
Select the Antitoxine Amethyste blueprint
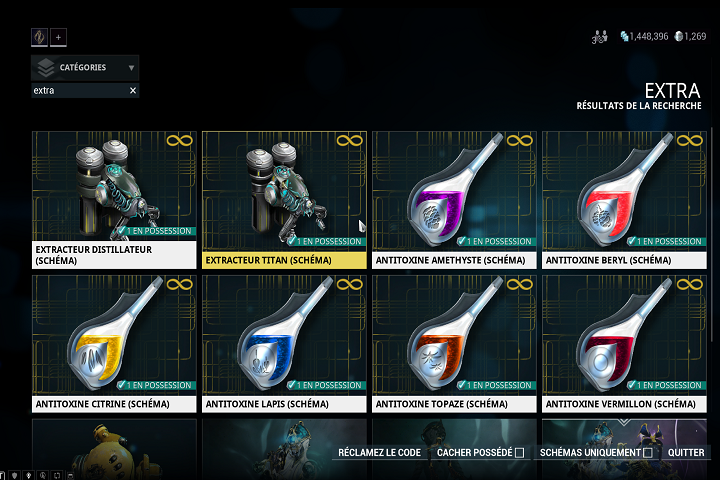coord(454,200)
